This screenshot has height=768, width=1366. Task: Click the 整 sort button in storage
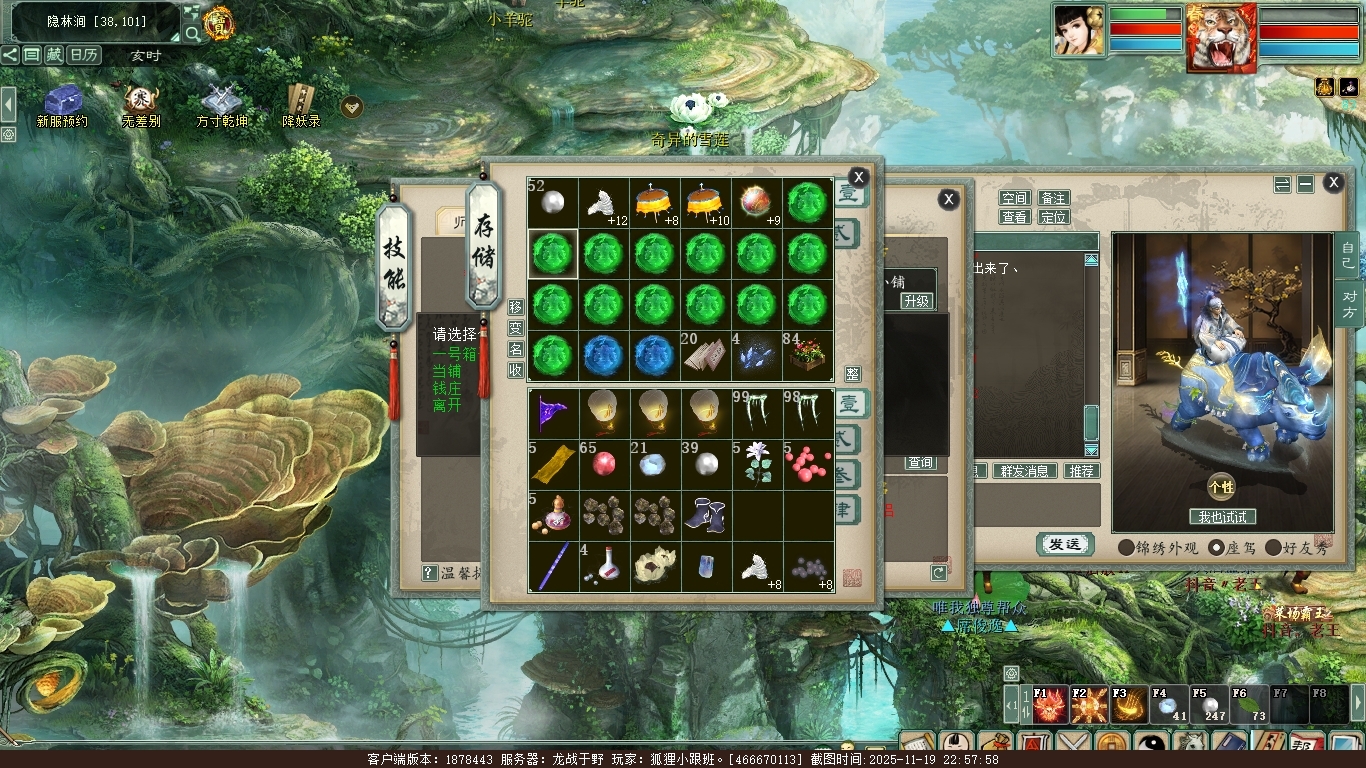853,373
